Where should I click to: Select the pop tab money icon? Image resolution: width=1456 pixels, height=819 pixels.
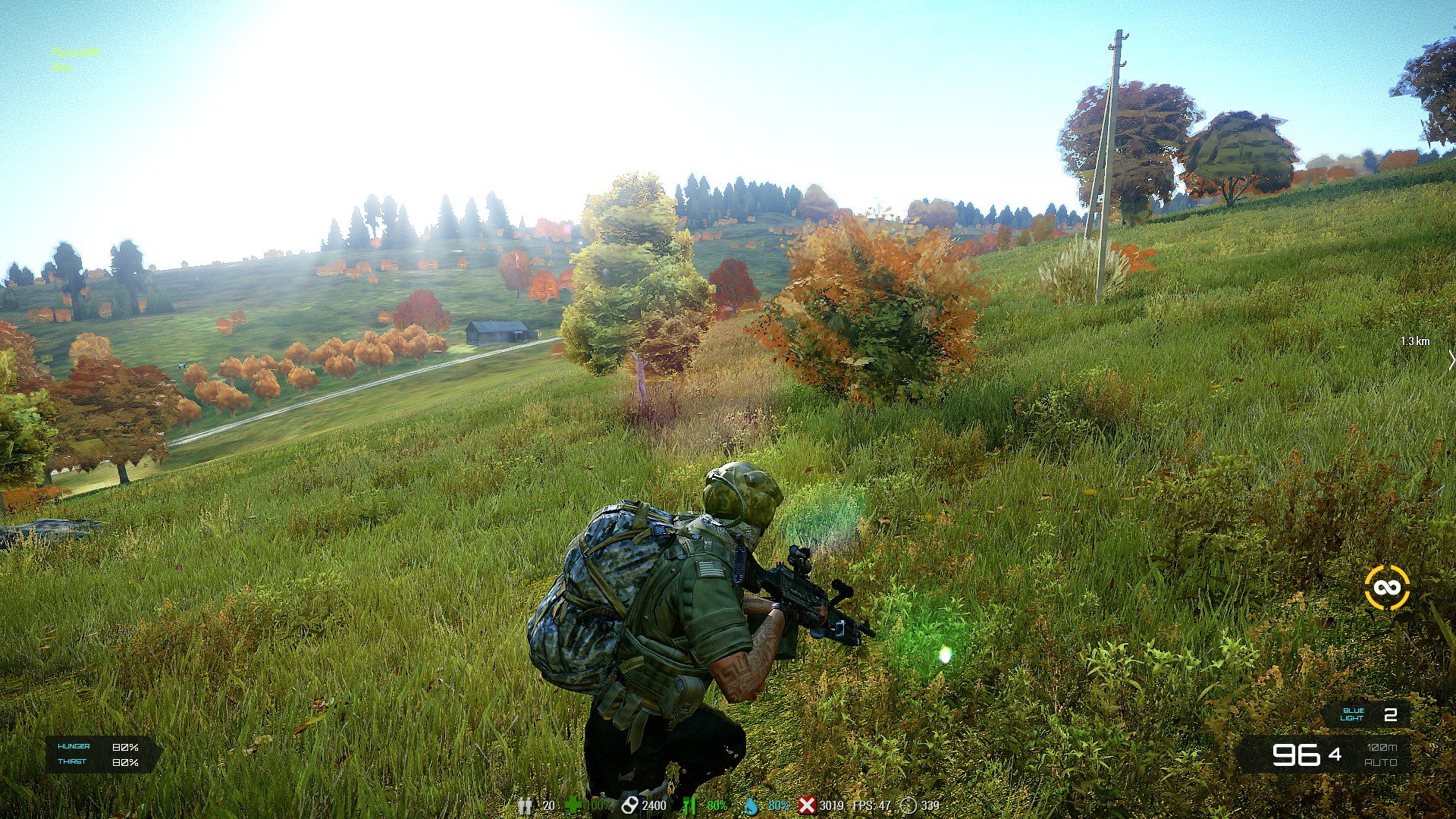click(629, 805)
